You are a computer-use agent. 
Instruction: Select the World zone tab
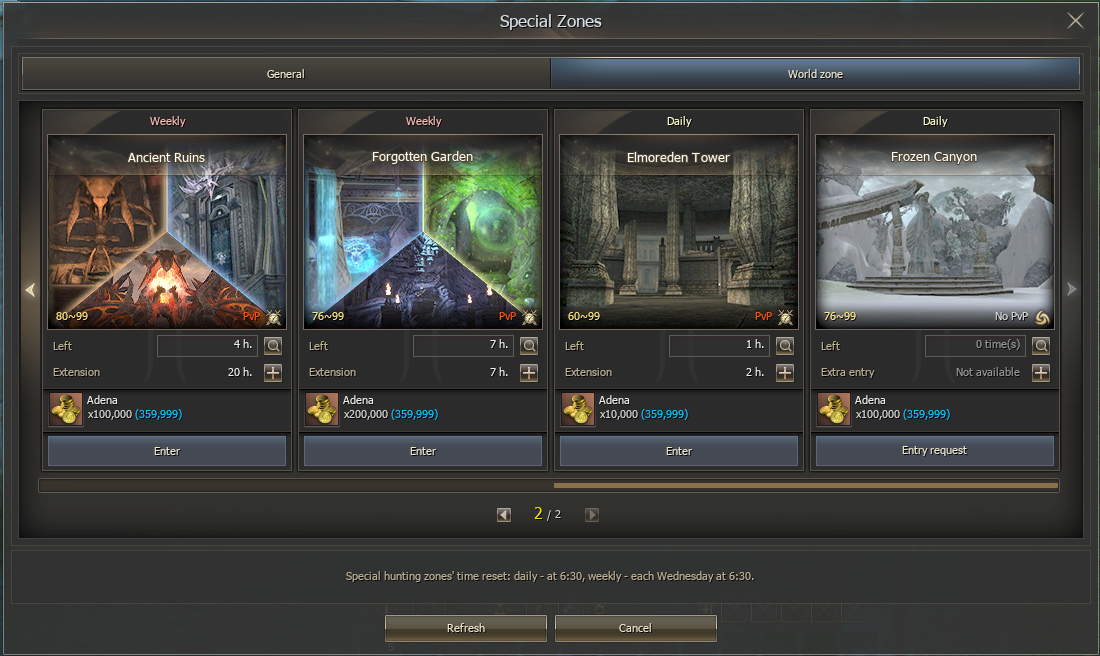tap(815, 74)
